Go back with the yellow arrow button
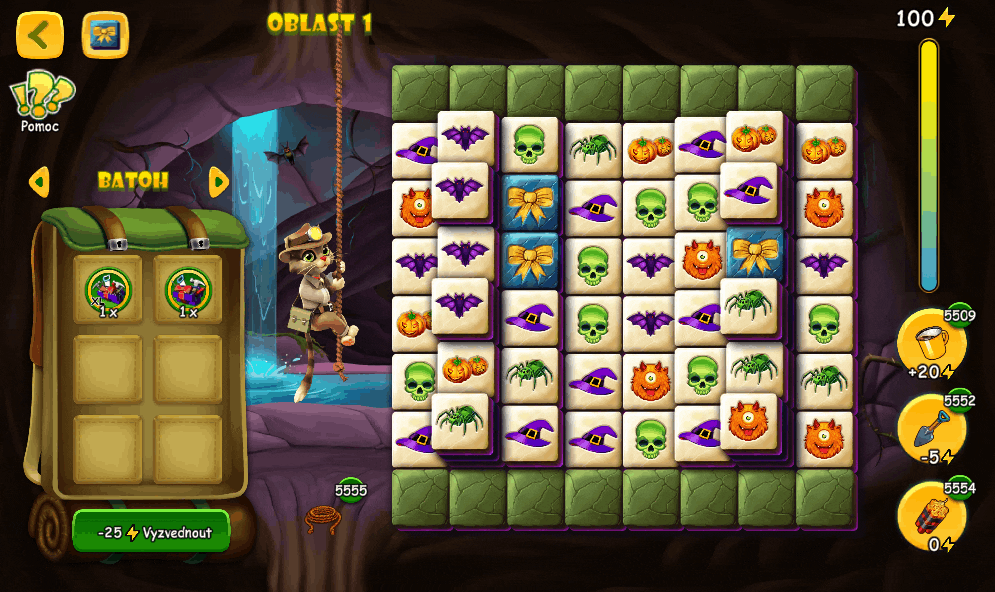The height and width of the screenshot is (592, 995). click(x=40, y=35)
